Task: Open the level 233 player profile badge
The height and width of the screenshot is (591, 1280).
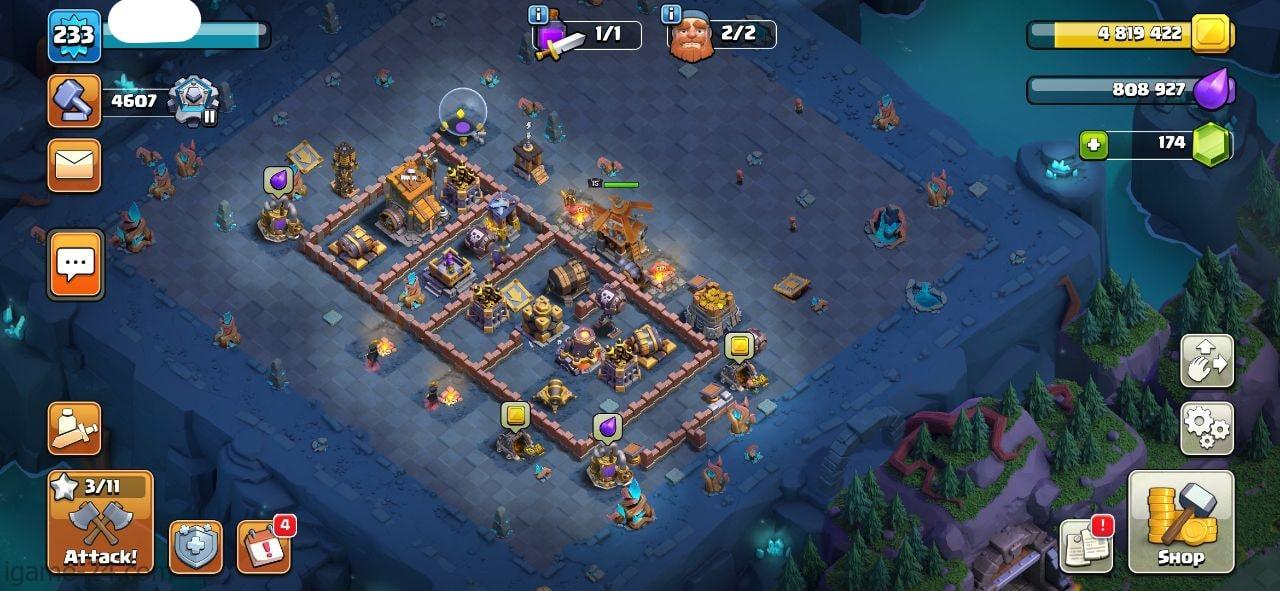Action: [74, 36]
